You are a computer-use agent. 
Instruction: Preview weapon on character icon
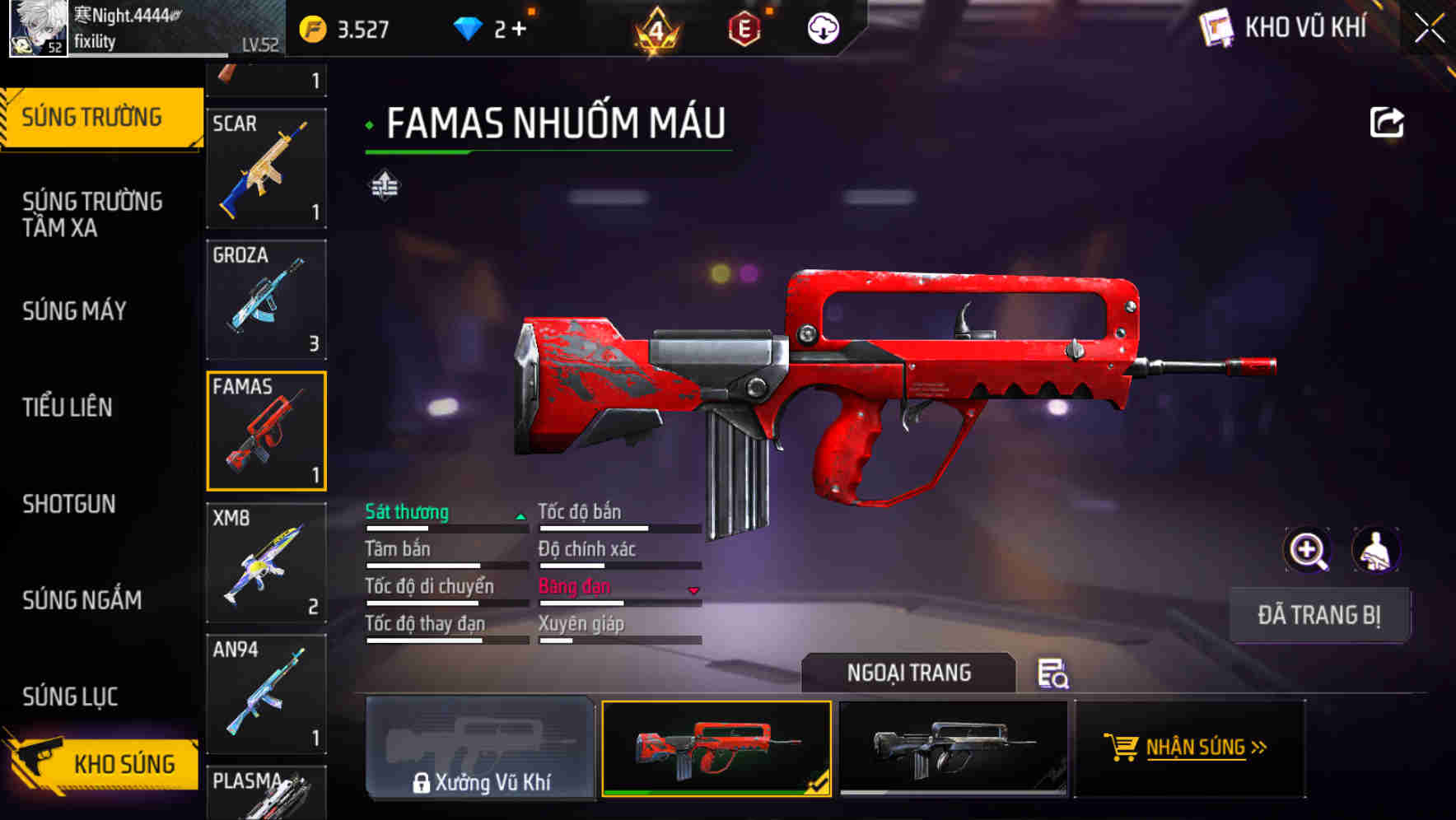click(x=1375, y=550)
